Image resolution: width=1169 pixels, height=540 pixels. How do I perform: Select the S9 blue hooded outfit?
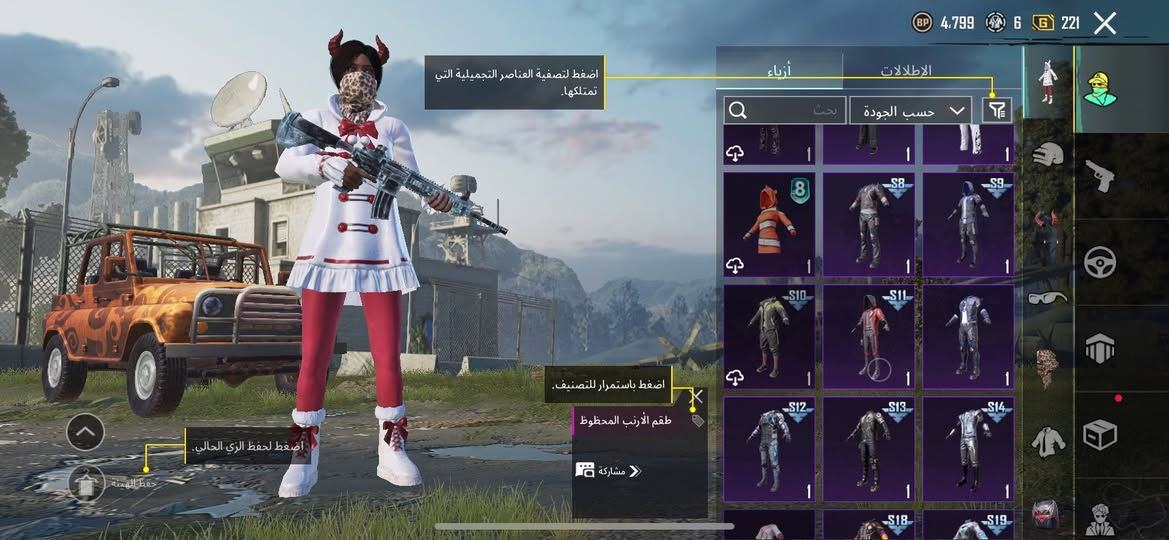968,224
